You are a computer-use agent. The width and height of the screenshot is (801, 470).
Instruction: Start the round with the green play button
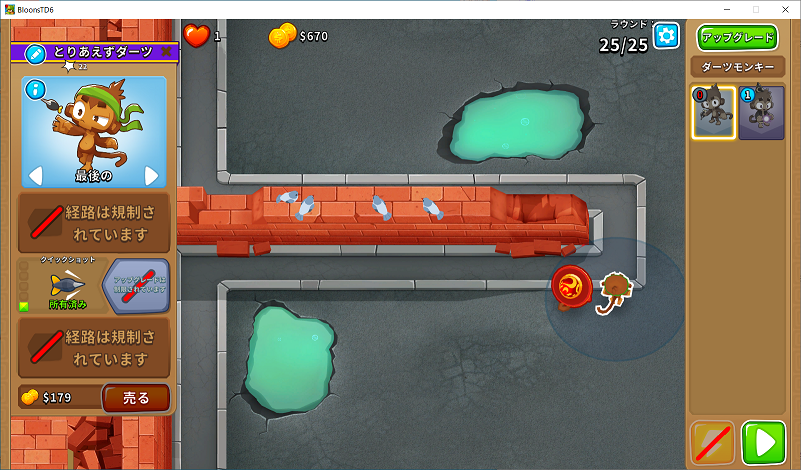pos(767,443)
